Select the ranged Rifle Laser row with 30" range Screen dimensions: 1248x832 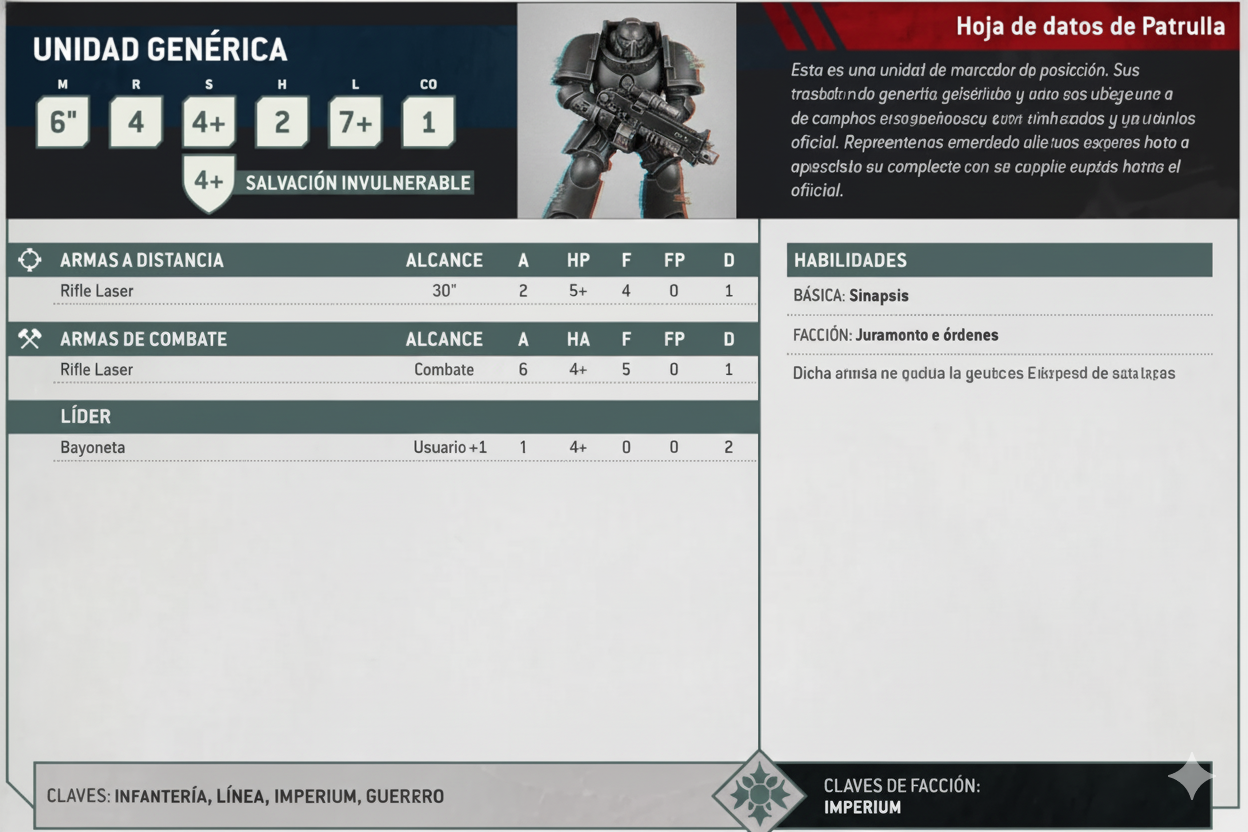[x=382, y=291]
